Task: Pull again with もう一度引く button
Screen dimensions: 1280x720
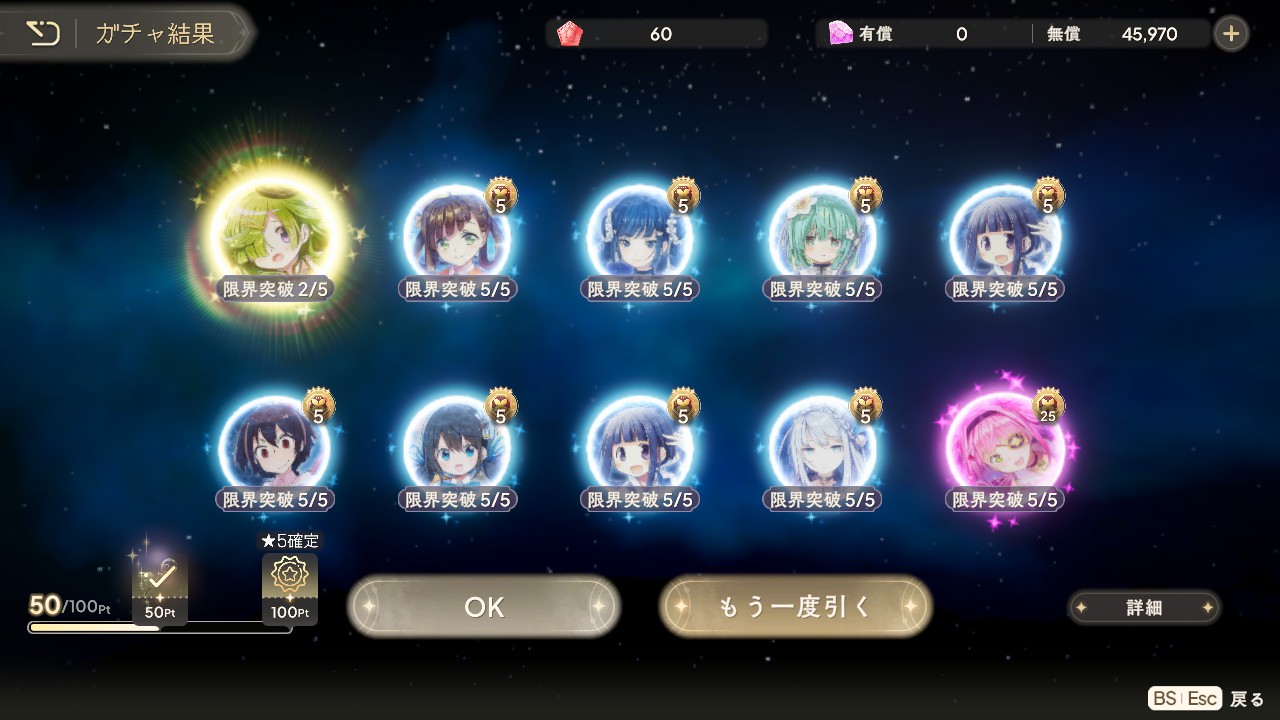Action: point(795,607)
